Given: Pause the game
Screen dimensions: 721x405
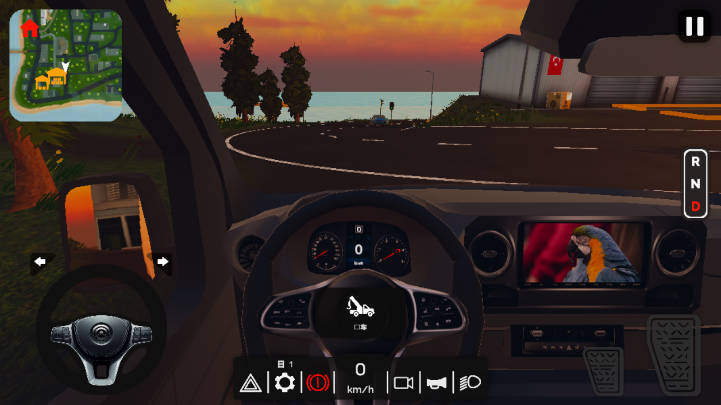Looking at the screenshot, I should [694, 26].
